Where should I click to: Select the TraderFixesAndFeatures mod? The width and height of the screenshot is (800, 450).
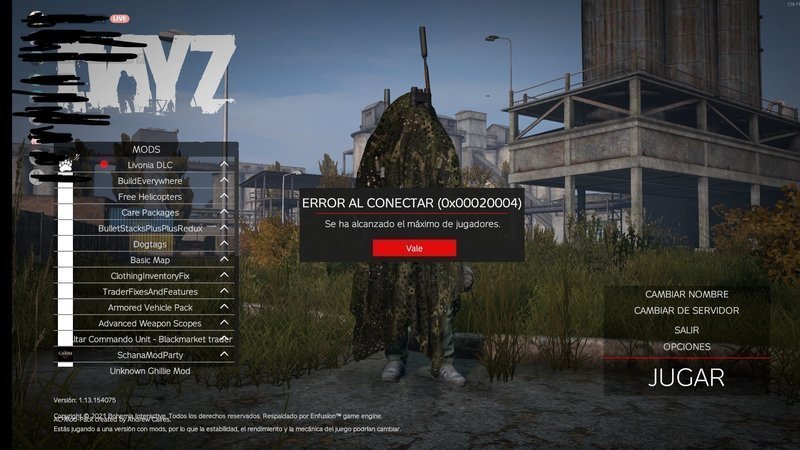tap(150, 291)
